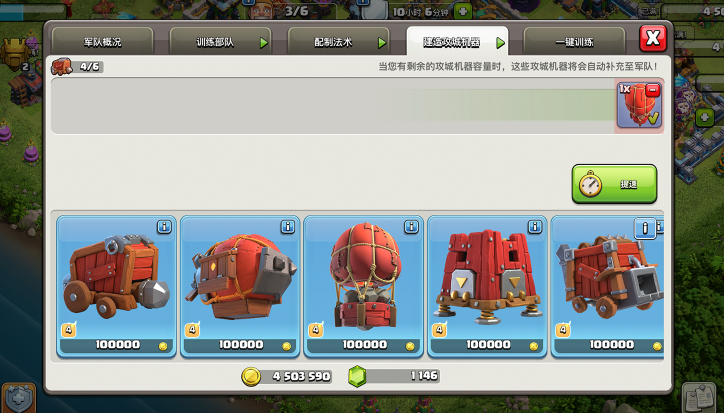Viewport: 724px width, 413px height.
Task: Open info for the Stone Slammer balloon
Action: [412, 227]
